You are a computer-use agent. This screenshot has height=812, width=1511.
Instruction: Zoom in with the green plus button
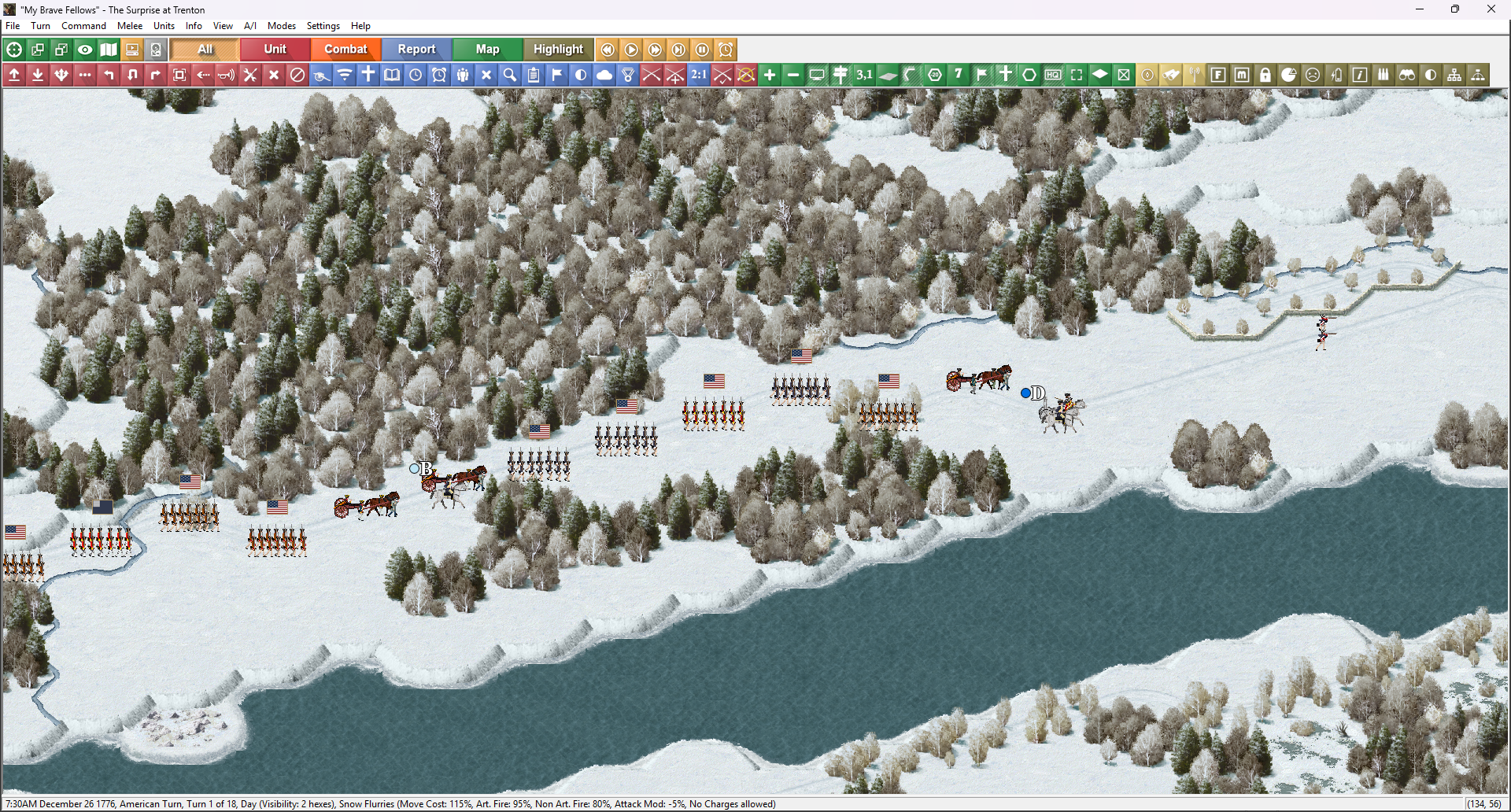[770, 75]
